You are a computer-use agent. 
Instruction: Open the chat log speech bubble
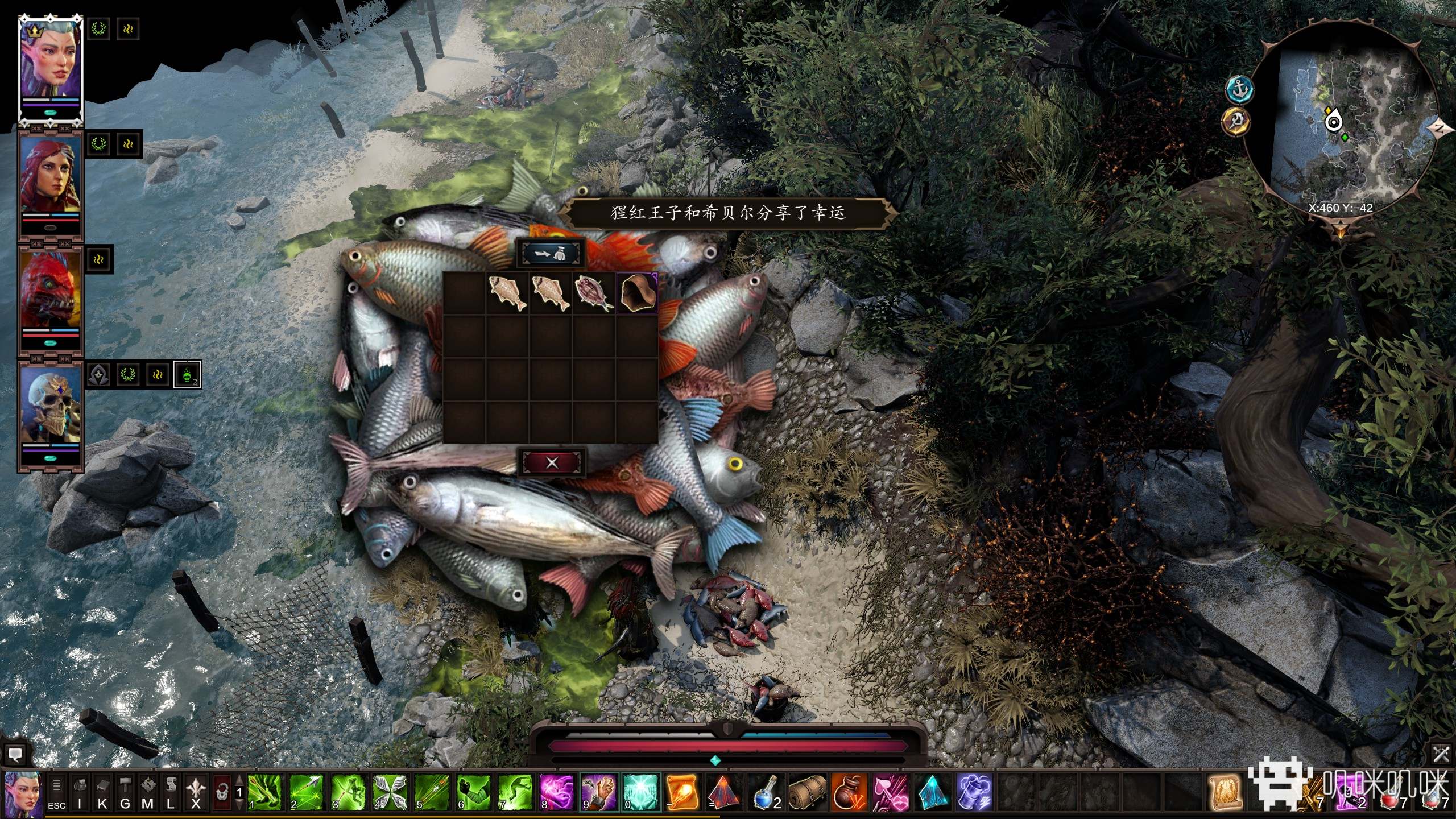[15, 755]
